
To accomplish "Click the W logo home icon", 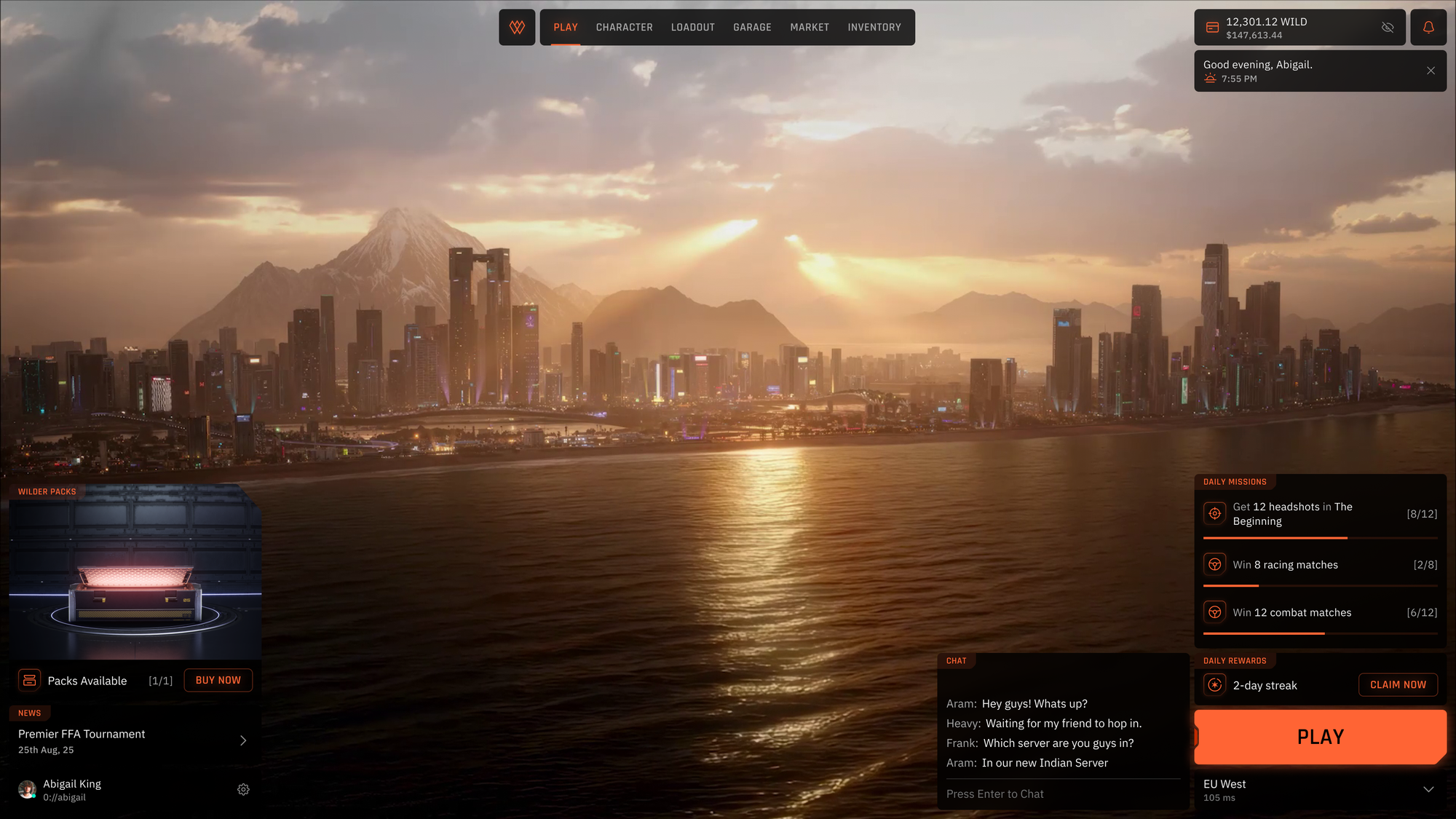I will coord(517,28).
